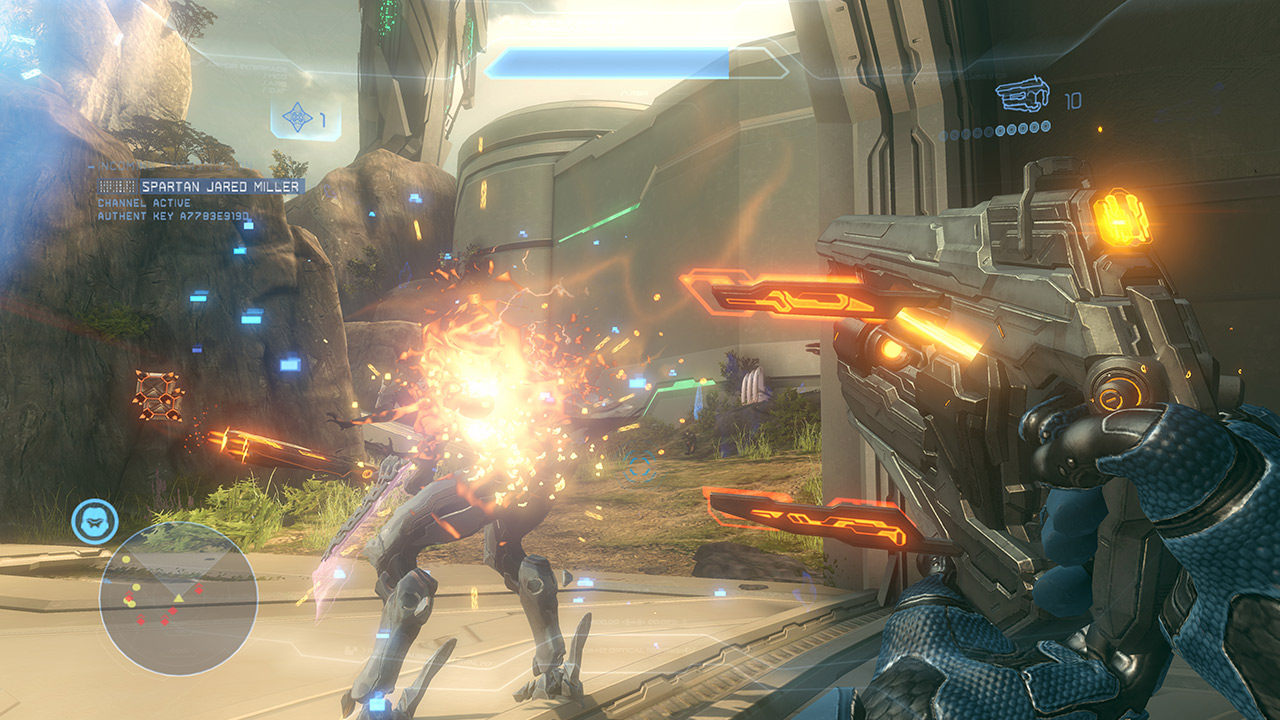This screenshot has width=1280, height=720.
Task: Click the circular motion tracker radar
Action: [x=178, y=598]
